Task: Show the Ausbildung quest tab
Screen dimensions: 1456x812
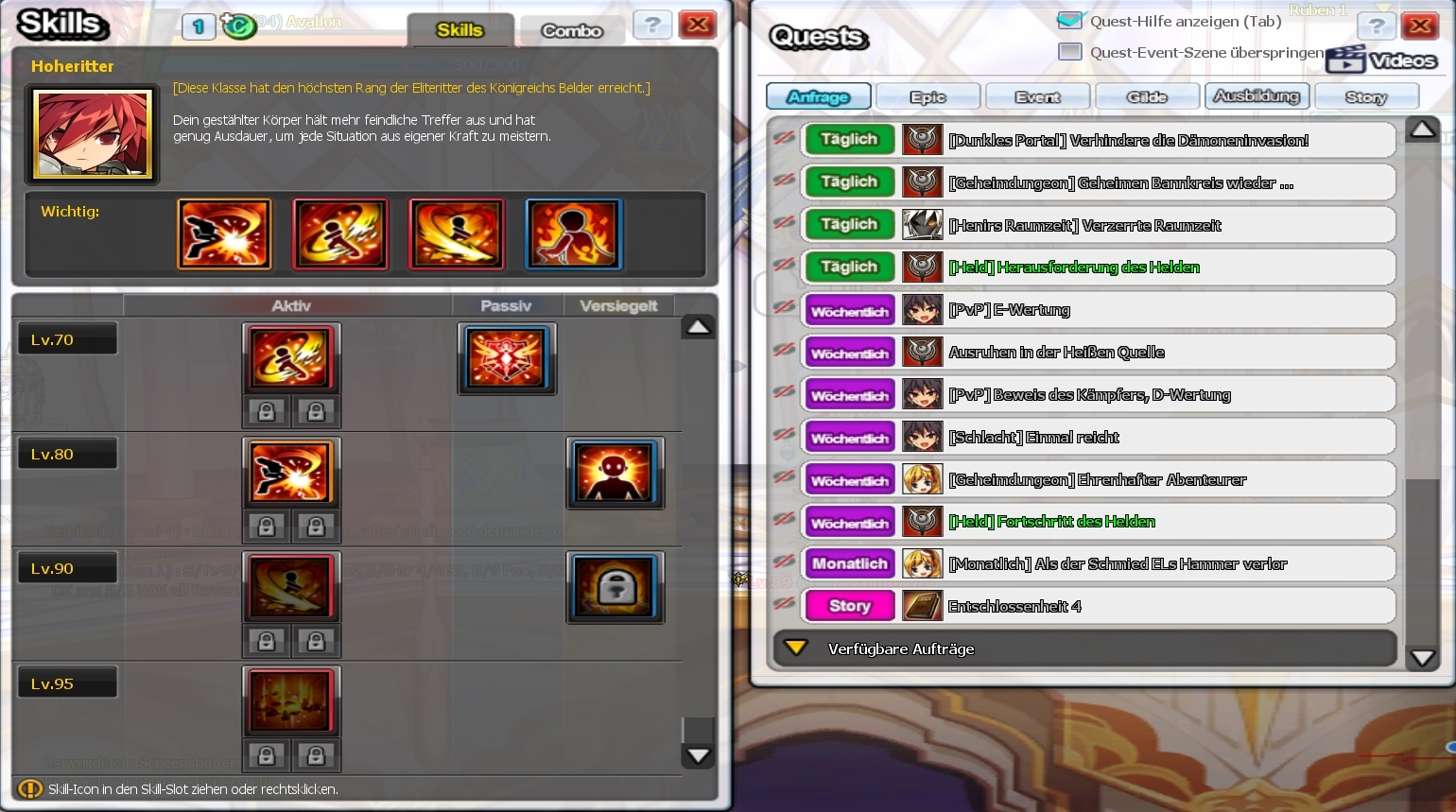Action: pos(1256,96)
